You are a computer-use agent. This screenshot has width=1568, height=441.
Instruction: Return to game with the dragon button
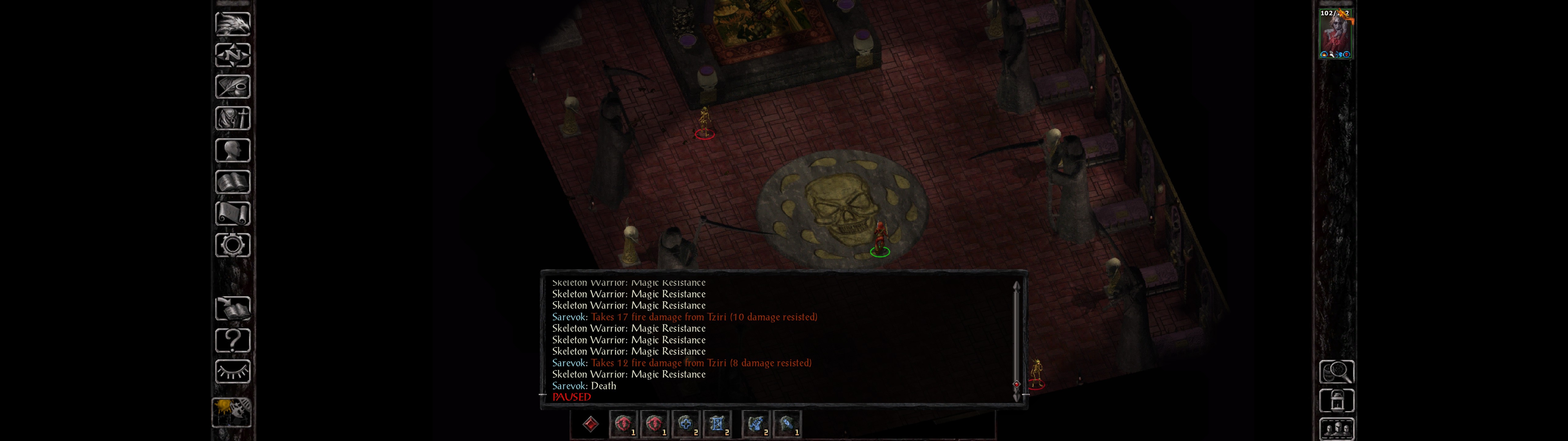232,24
